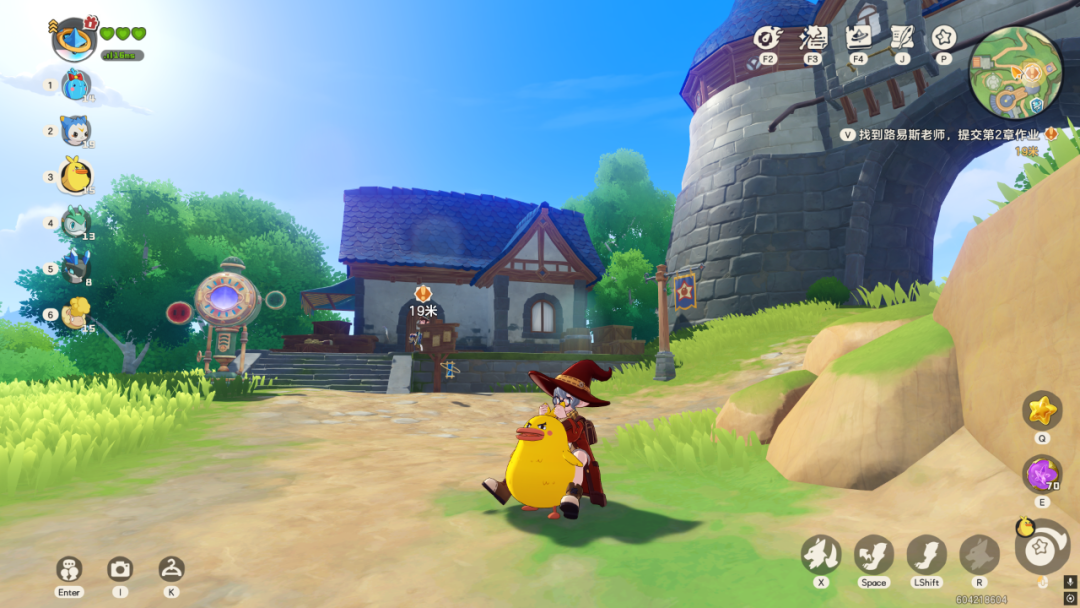Screen dimensions: 1080x608
Task: Click the star badge icon
Action: point(943,38)
